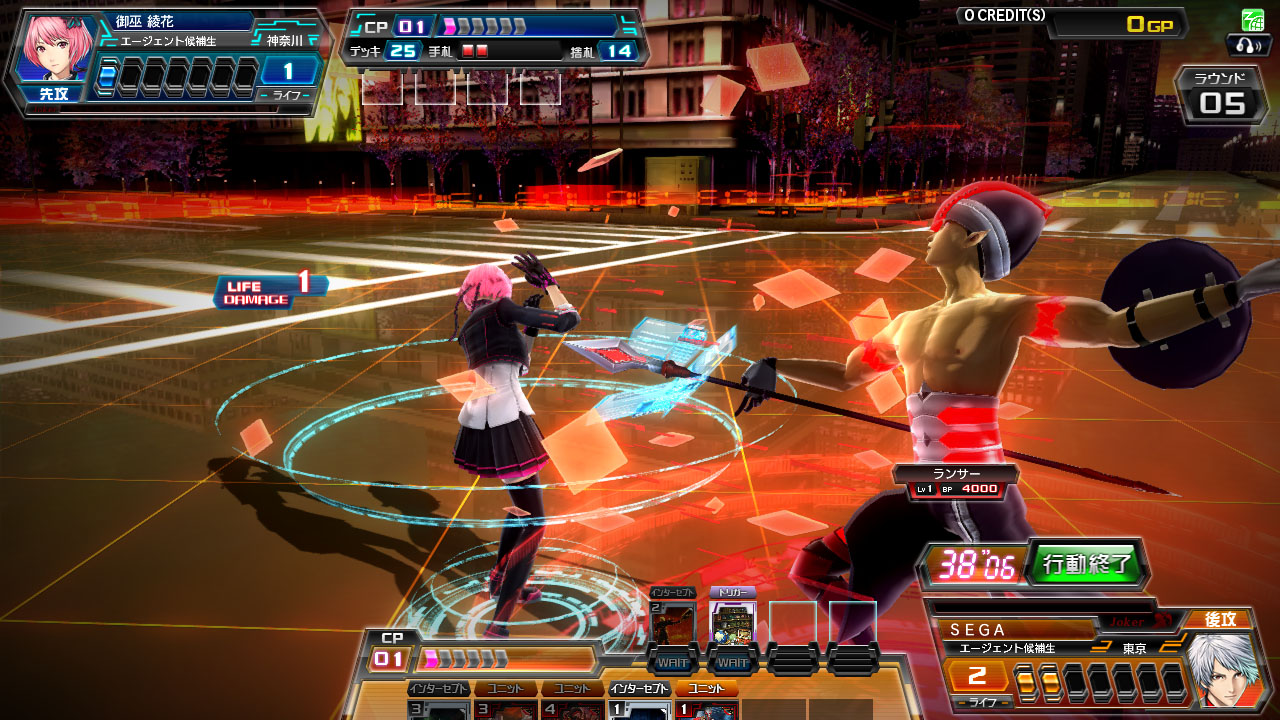Click the white-haired SEGA player portrait
Viewport: 1280px width, 720px height.
click(x=1220, y=670)
